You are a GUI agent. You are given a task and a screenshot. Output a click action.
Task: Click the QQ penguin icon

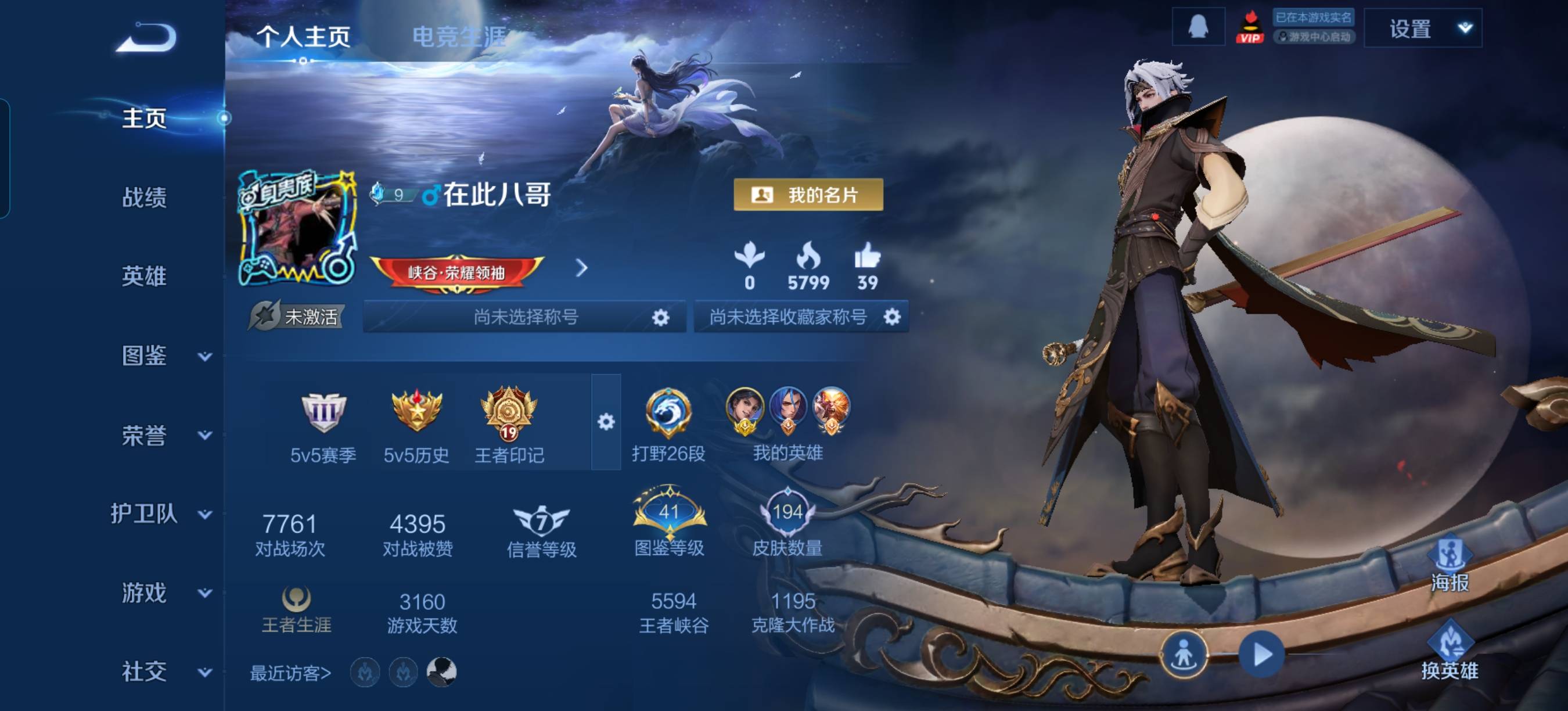pyautogui.click(x=1198, y=27)
